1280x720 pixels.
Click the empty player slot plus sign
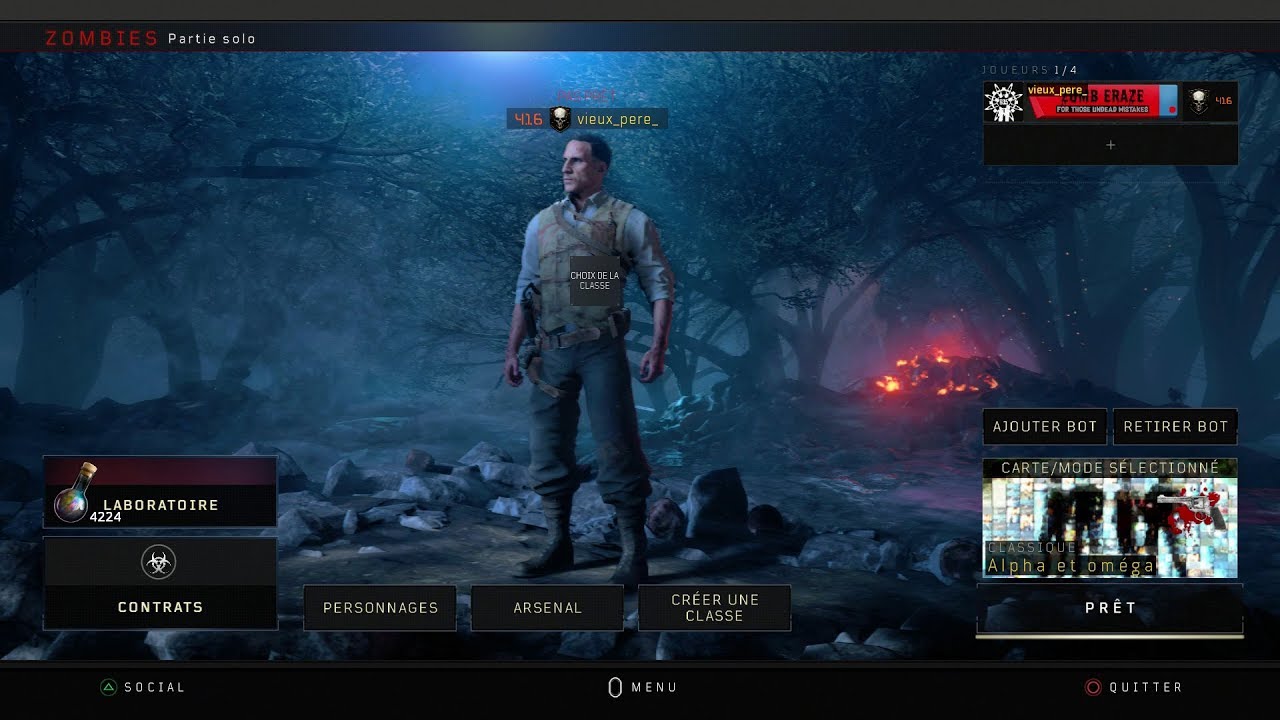(x=1110, y=145)
